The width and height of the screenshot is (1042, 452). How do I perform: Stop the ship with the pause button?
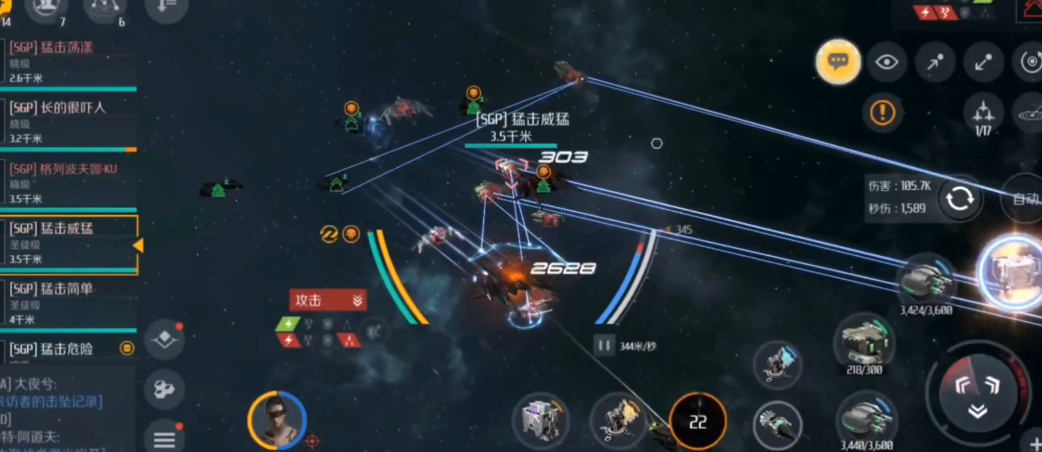(x=603, y=345)
